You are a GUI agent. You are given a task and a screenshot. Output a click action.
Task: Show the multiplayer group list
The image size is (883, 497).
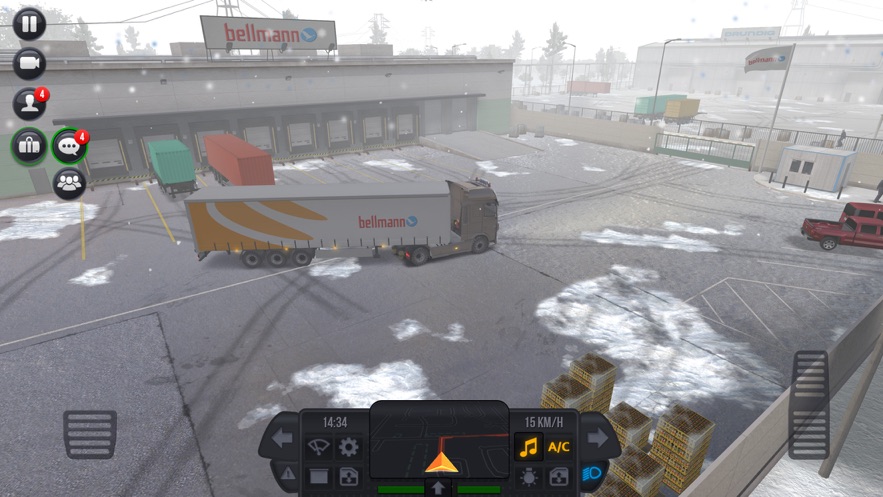69,183
